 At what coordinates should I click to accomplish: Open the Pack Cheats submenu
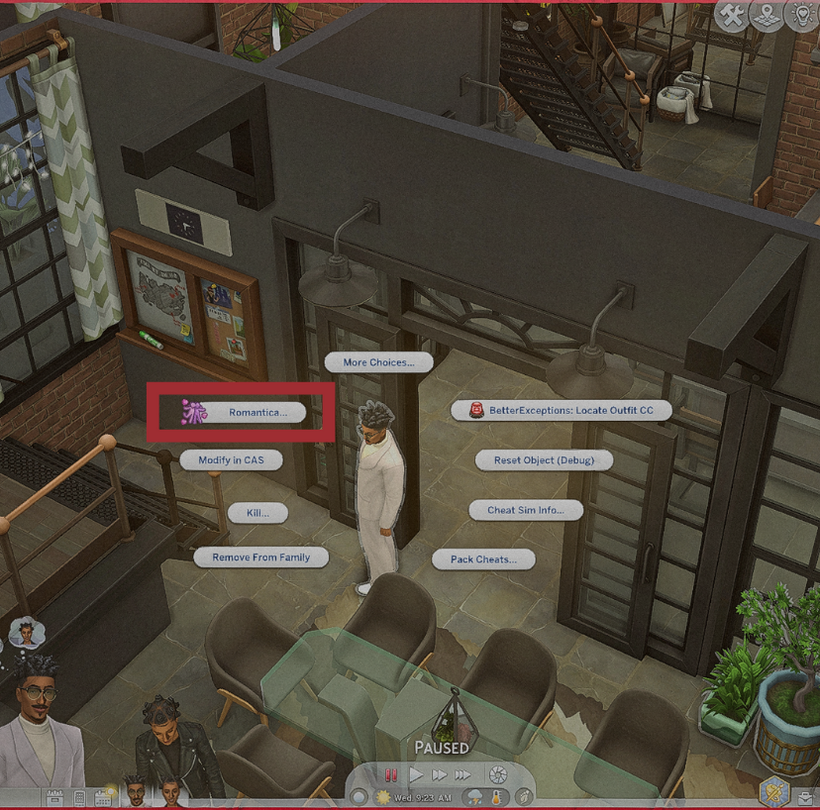pos(483,559)
